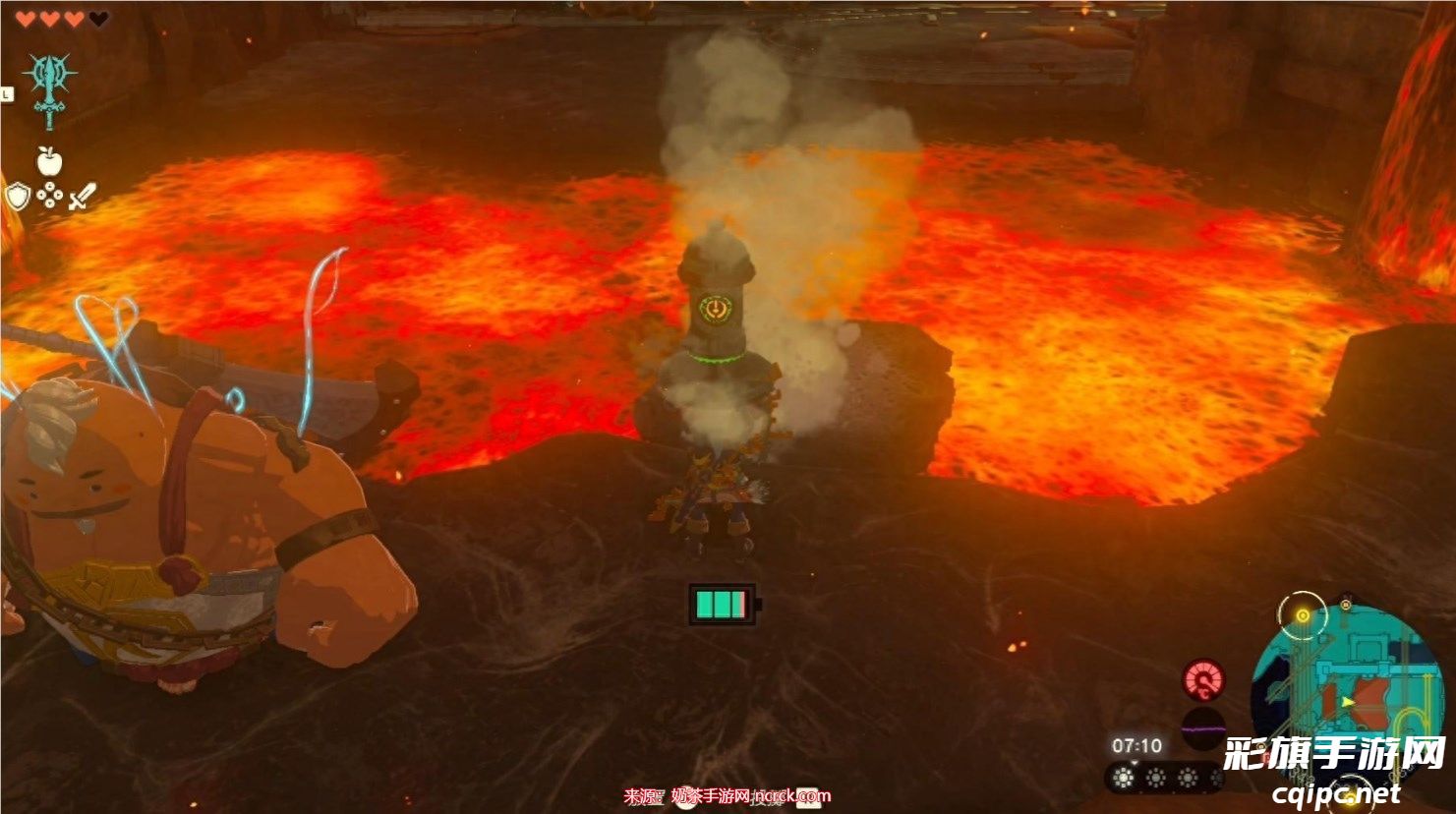Select the purple sound sensor gauge
Screen dimensions: 1456x814
tap(1203, 729)
